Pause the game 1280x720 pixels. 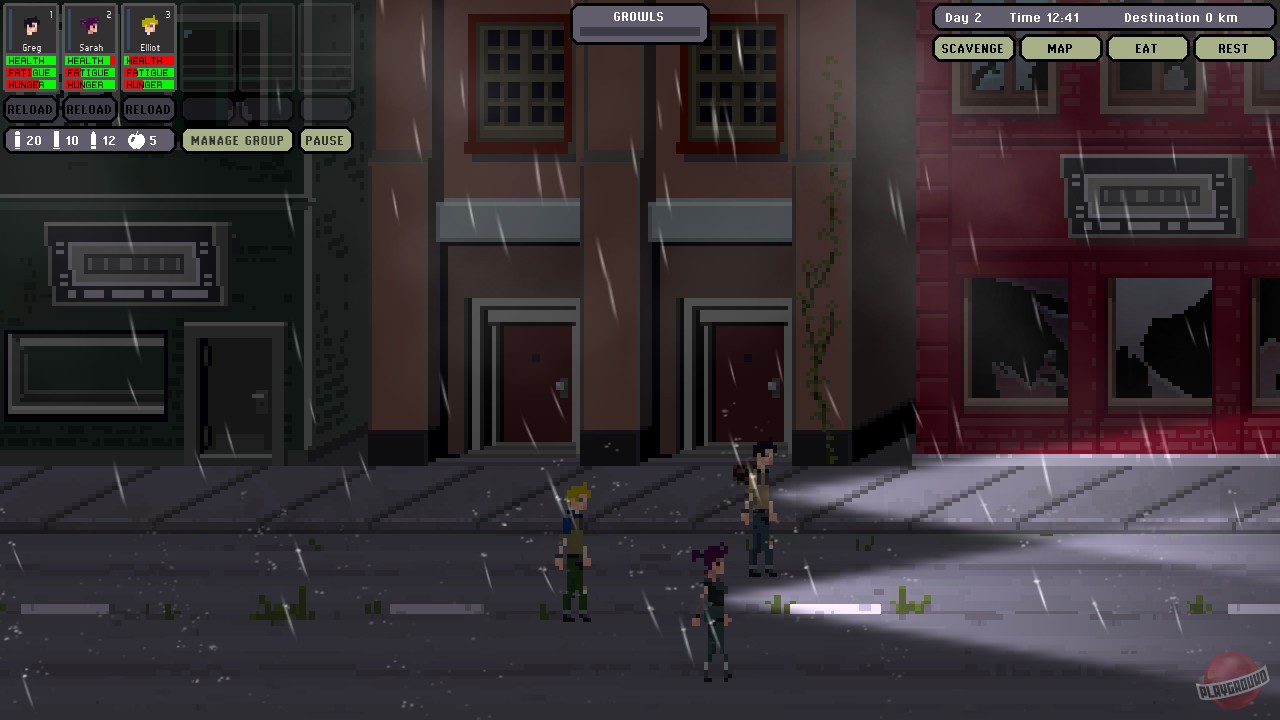coord(325,140)
